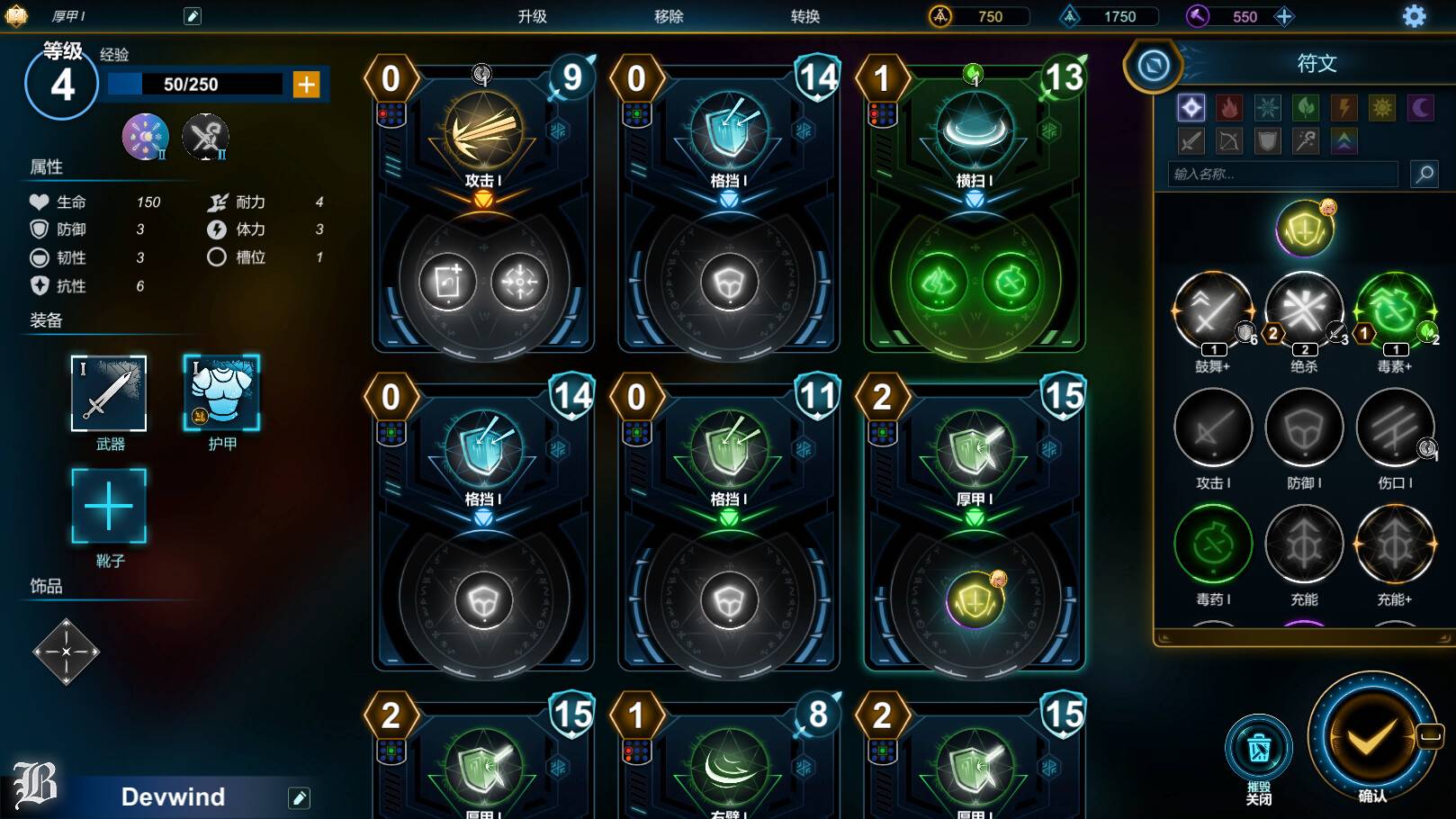Select the sword weapon rune filter
This screenshot has height=819, width=1456.
(1193, 140)
